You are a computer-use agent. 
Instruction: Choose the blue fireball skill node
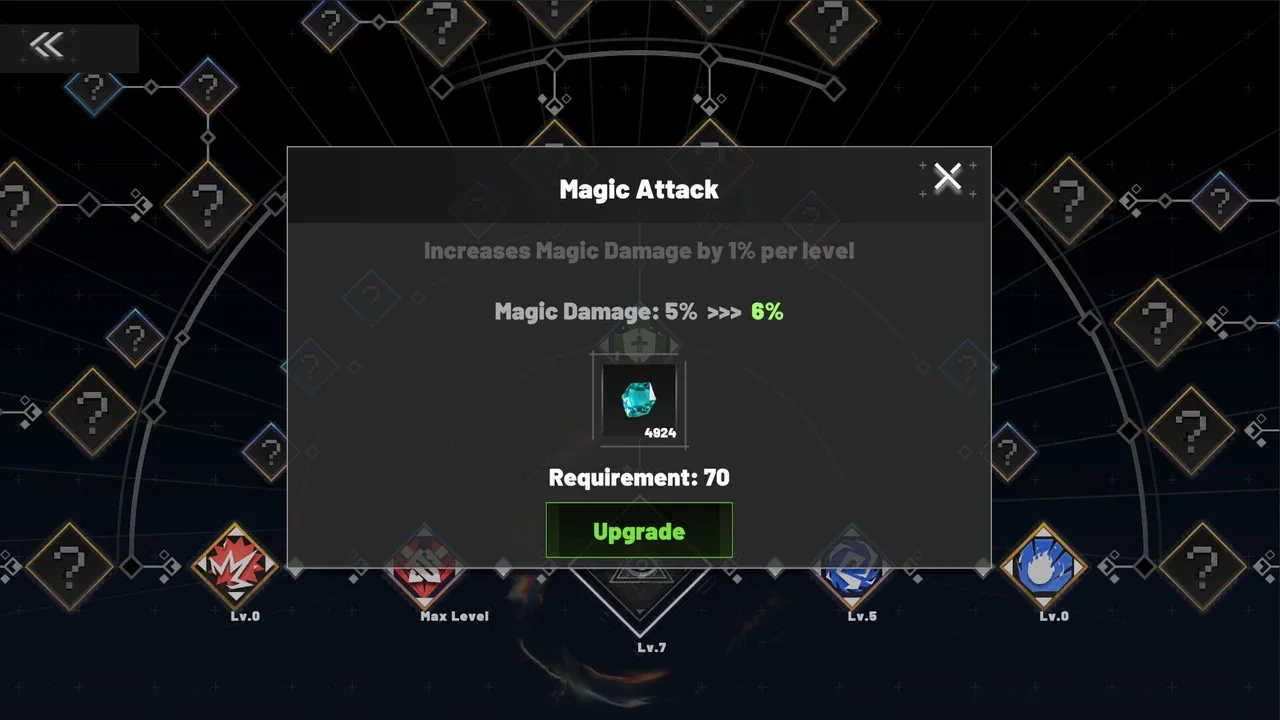click(x=1043, y=567)
